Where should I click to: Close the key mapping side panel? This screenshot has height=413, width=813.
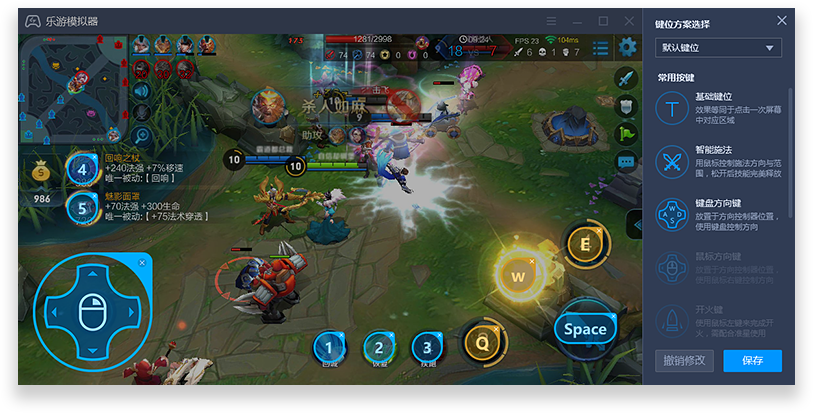click(x=781, y=21)
